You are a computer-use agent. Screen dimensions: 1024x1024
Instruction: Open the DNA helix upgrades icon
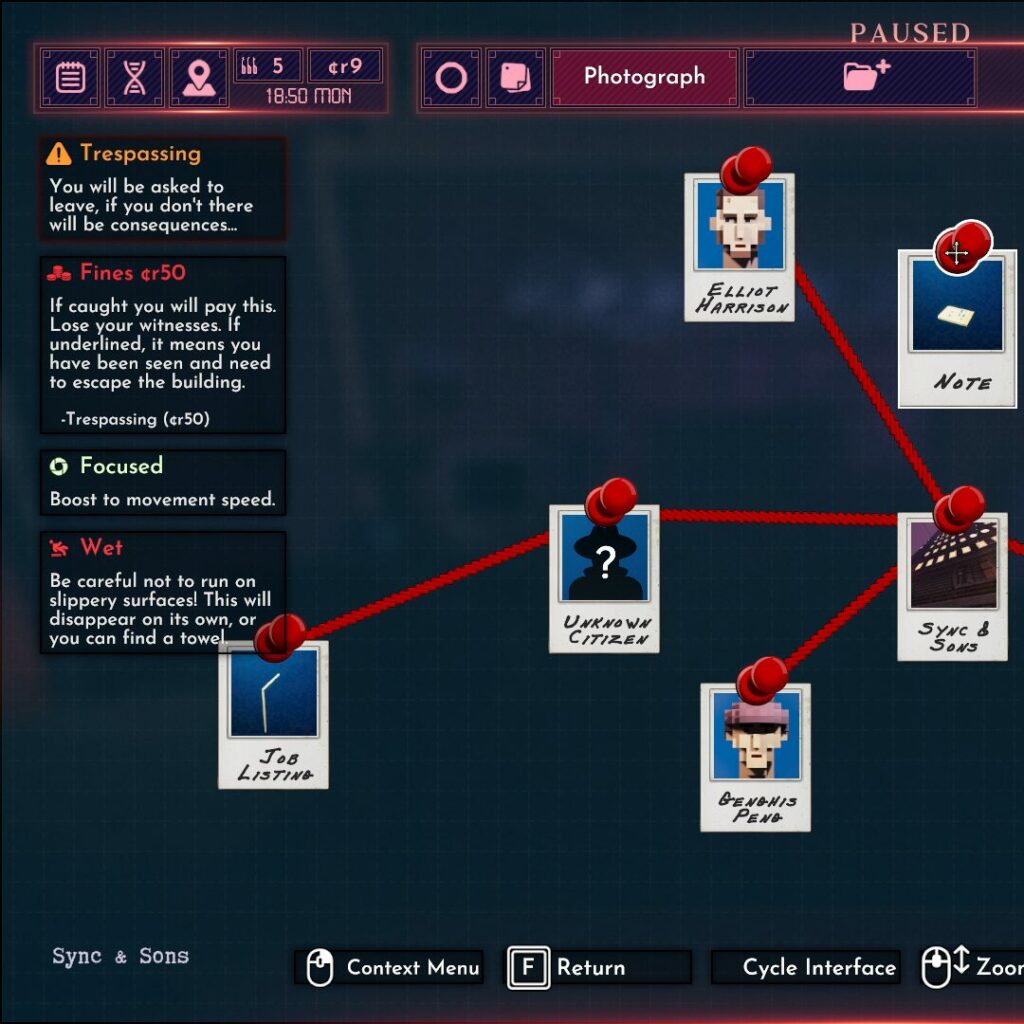(x=134, y=77)
